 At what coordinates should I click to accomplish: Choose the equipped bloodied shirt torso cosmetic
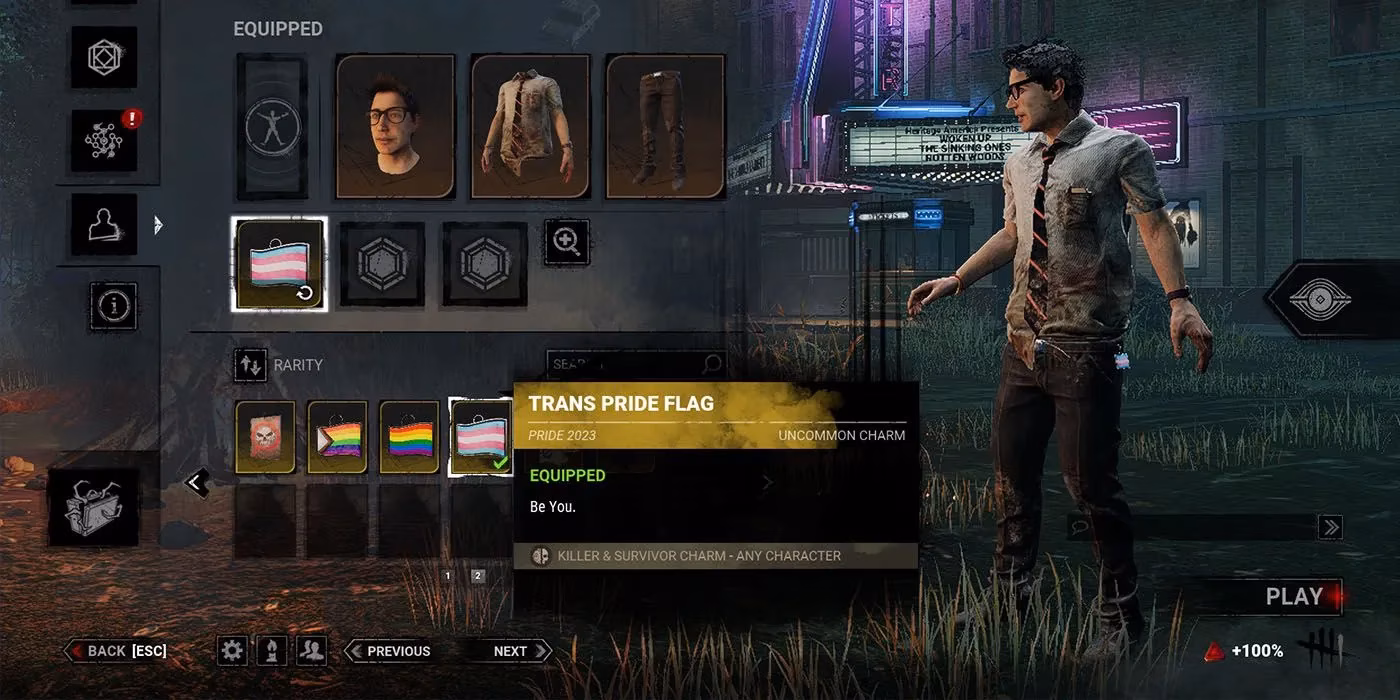(x=530, y=126)
